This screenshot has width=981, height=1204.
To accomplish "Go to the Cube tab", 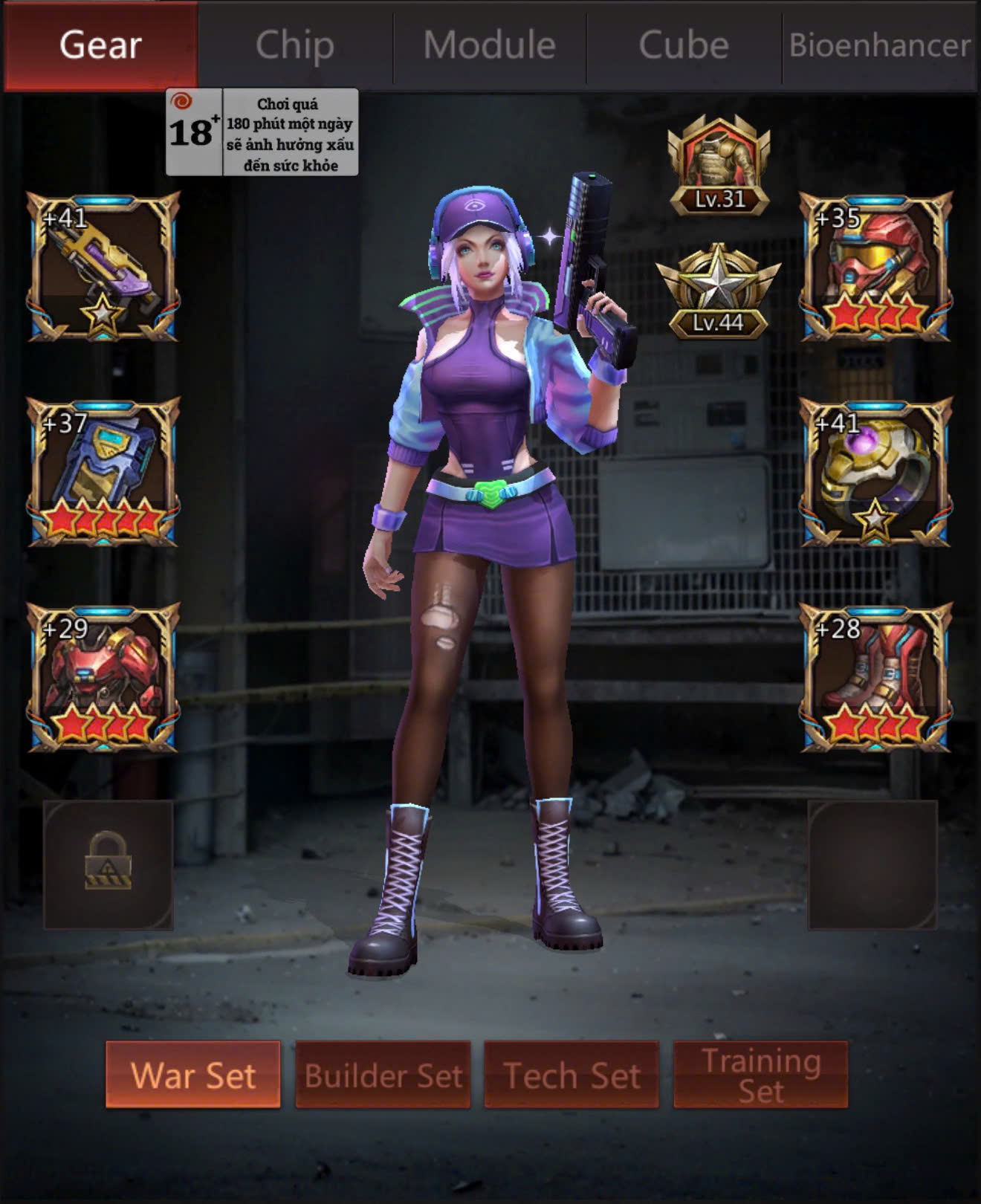I will coord(684,45).
